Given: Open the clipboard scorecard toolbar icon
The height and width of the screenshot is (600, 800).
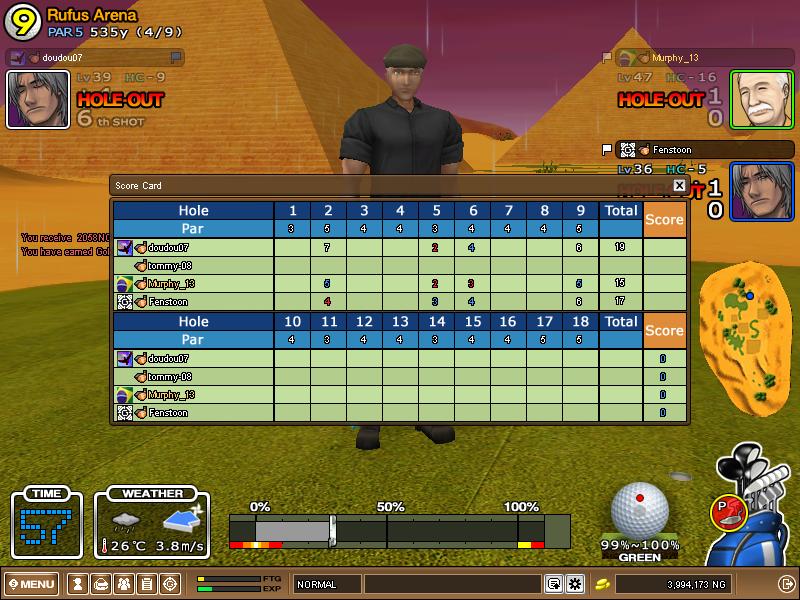Looking at the screenshot, I should point(146,584).
